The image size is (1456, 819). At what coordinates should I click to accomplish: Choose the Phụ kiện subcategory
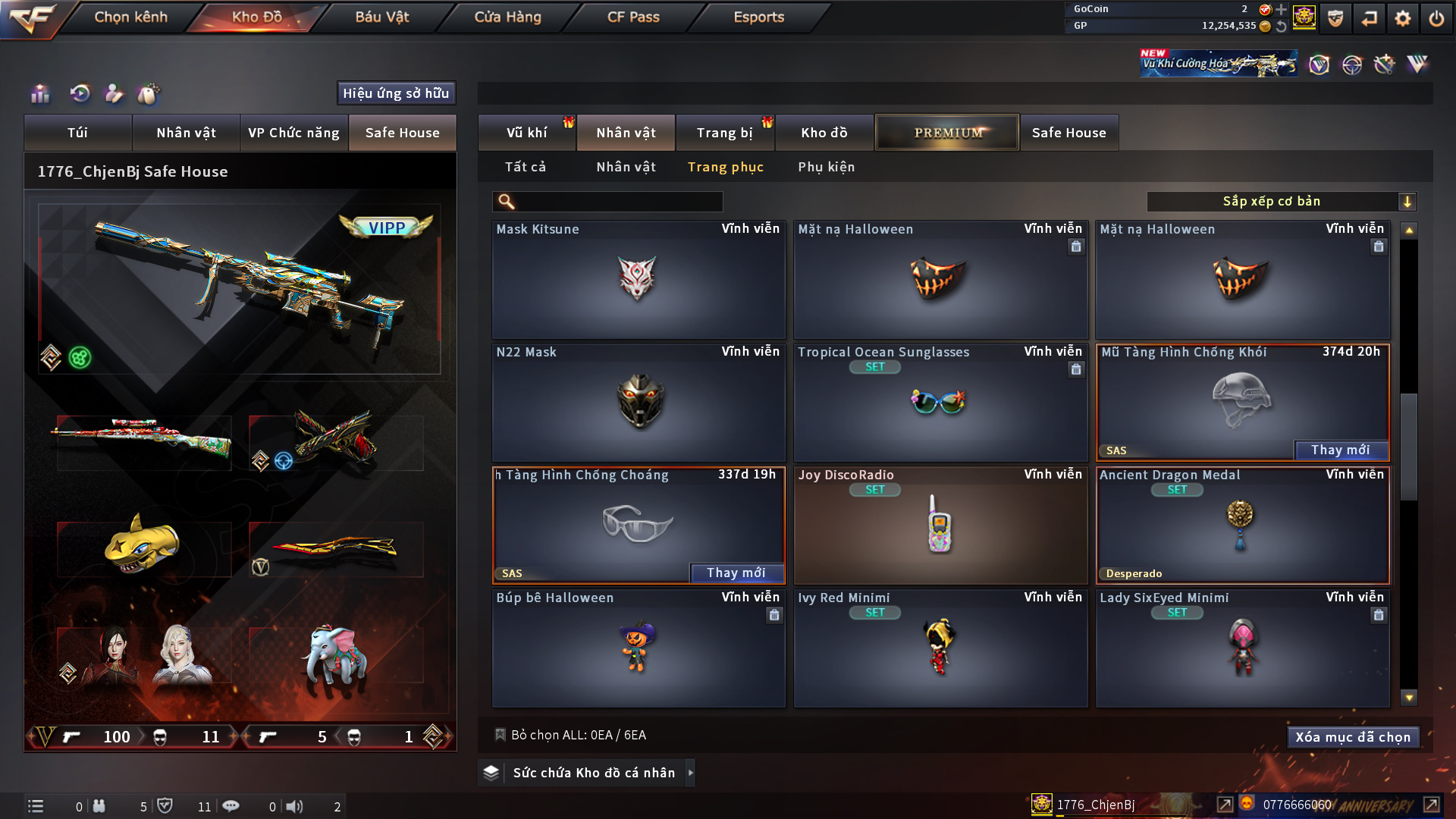click(826, 167)
